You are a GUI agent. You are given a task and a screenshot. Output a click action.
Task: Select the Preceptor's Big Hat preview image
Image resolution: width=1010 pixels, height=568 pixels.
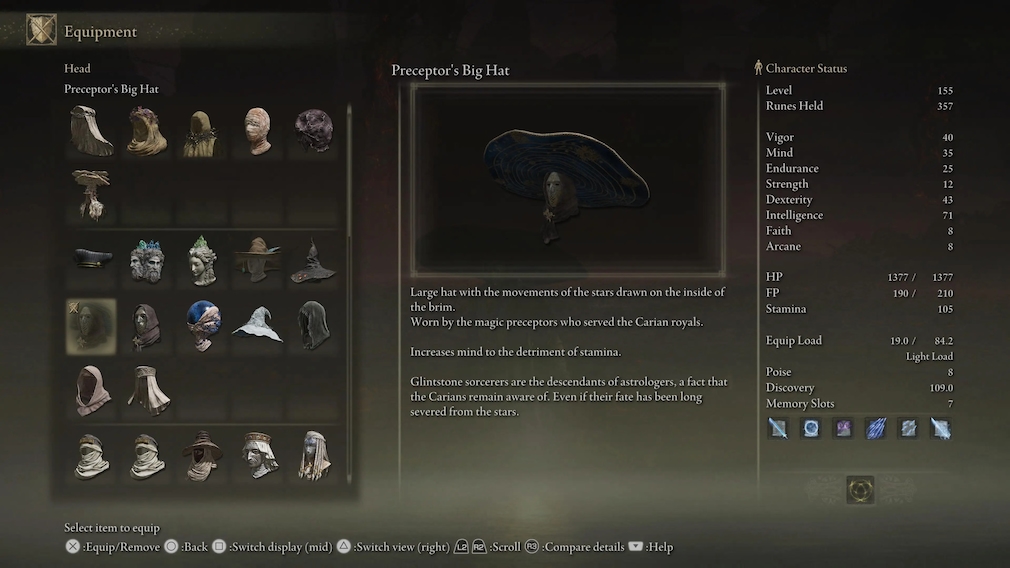point(568,180)
